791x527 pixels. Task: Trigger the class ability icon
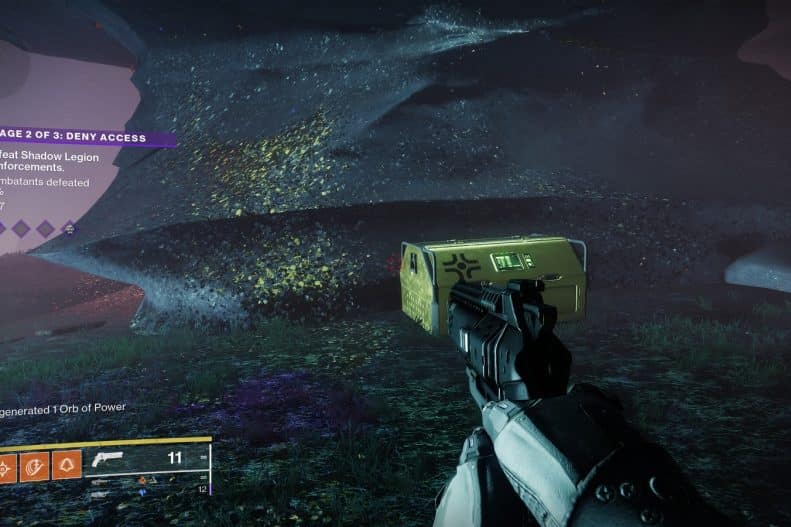coord(67,465)
